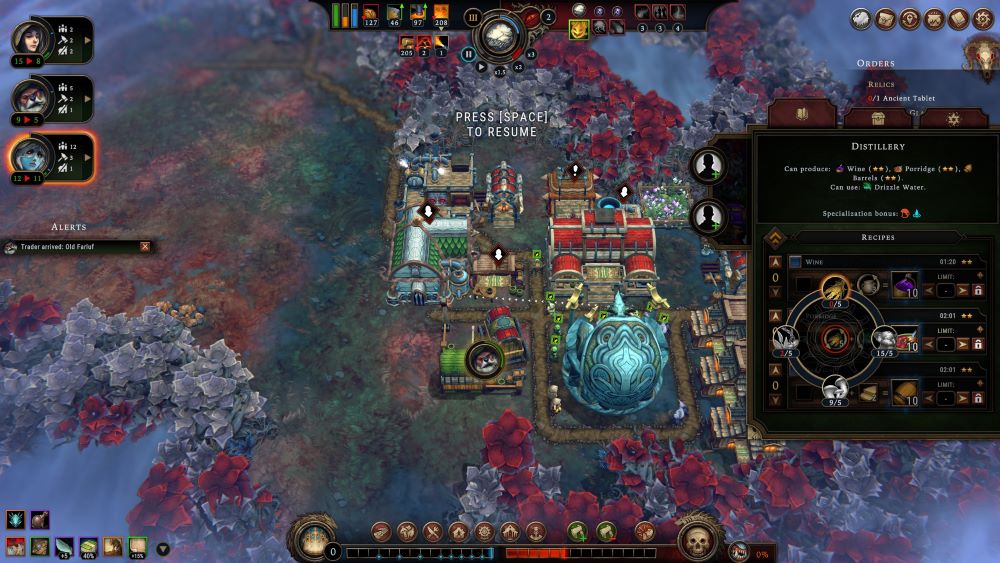Open the house construction category
Screen dimensions: 1000x563
458,531
